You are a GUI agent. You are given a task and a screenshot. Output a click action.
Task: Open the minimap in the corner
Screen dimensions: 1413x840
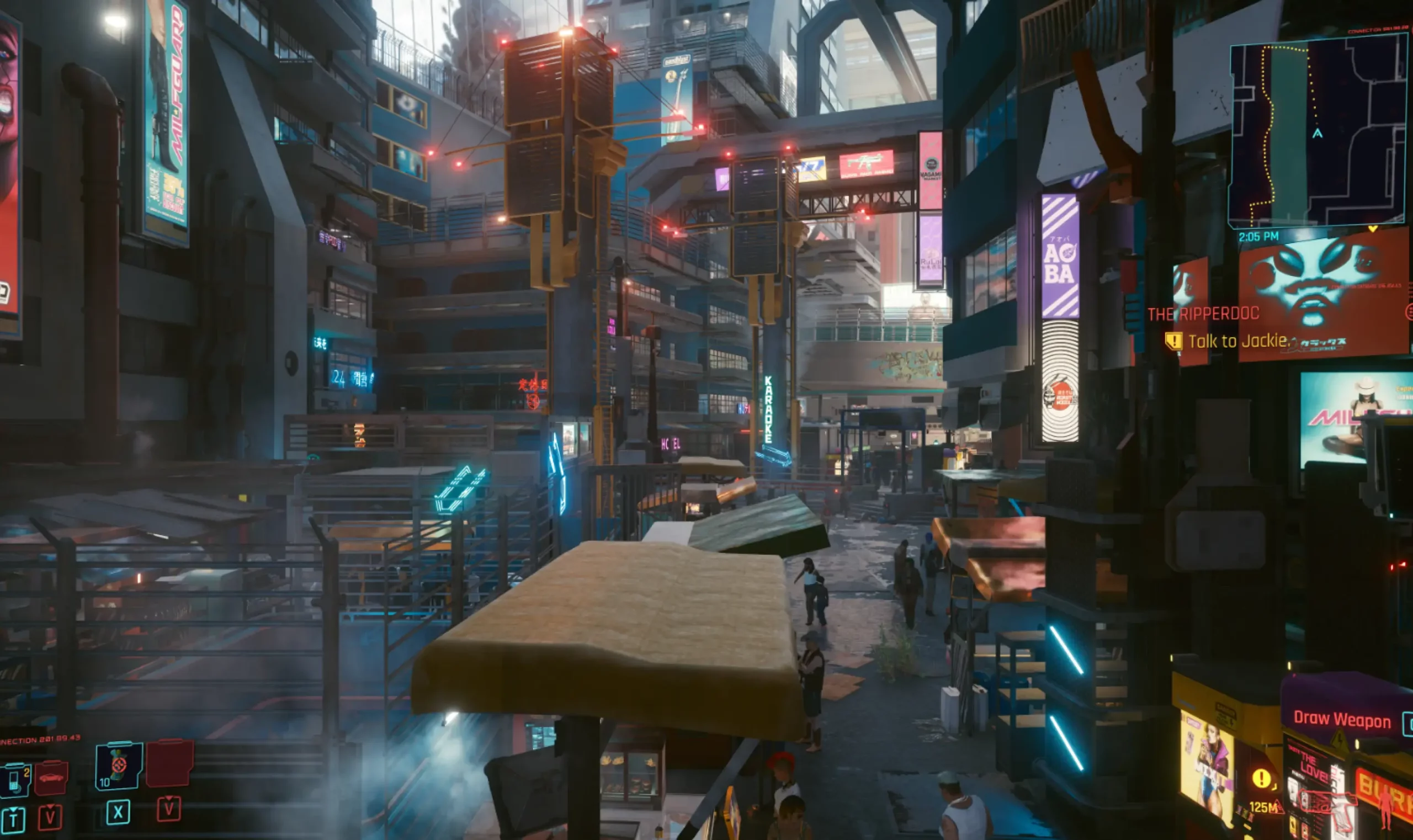coord(1318,131)
